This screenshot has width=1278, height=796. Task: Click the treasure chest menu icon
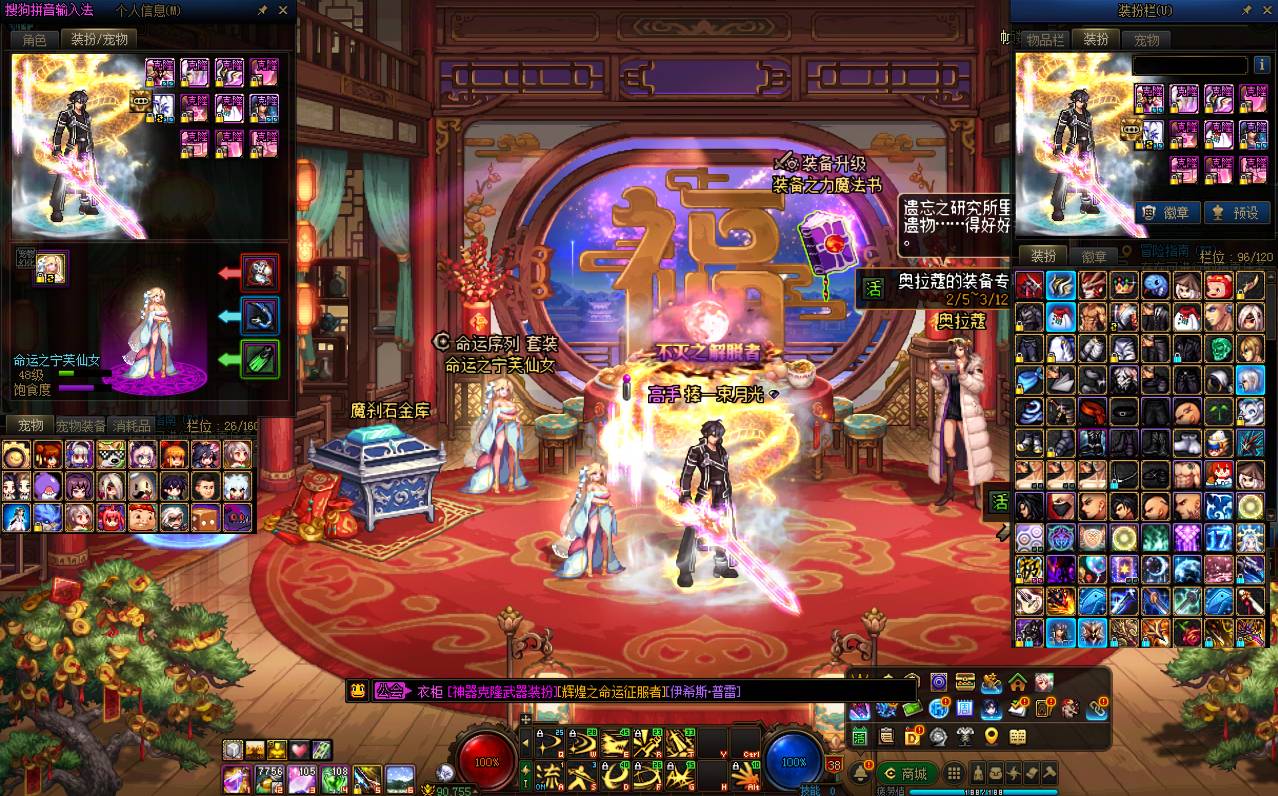(x=965, y=683)
